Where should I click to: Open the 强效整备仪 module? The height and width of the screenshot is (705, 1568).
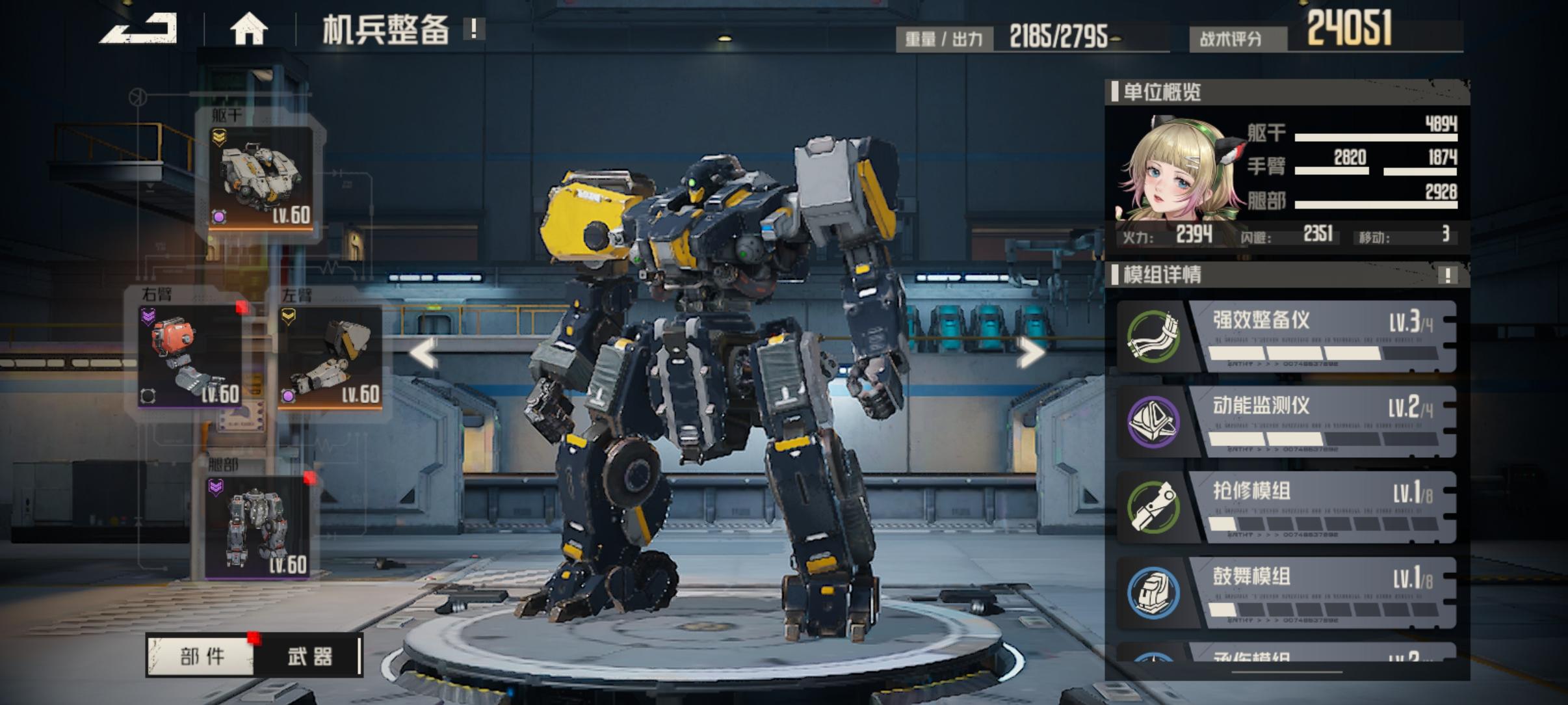(x=1287, y=336)
